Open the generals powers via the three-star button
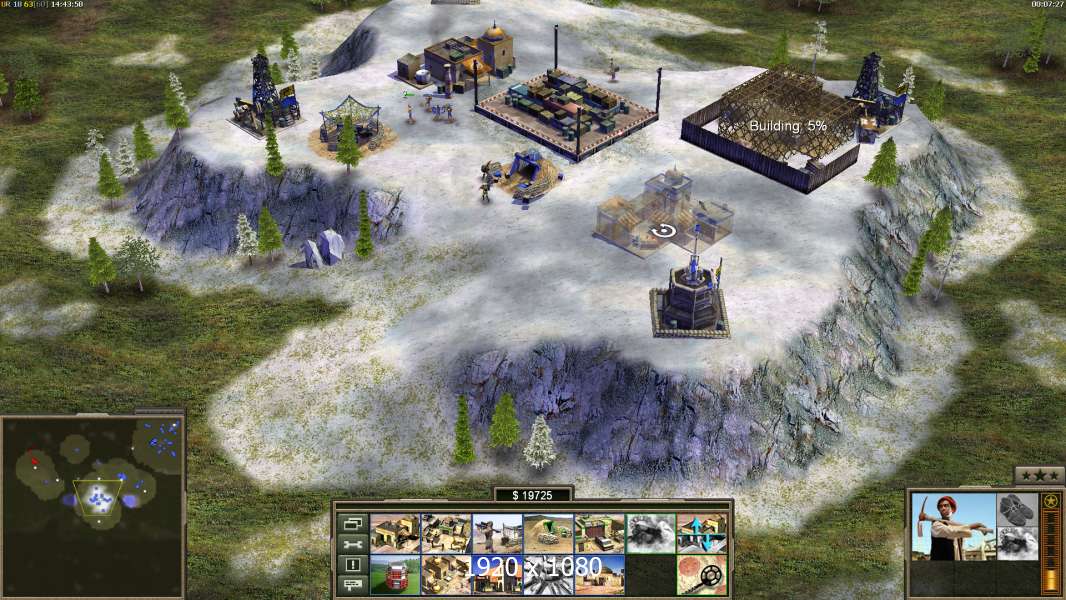This screenshot has width=1066, height=600. point(1039,476)
